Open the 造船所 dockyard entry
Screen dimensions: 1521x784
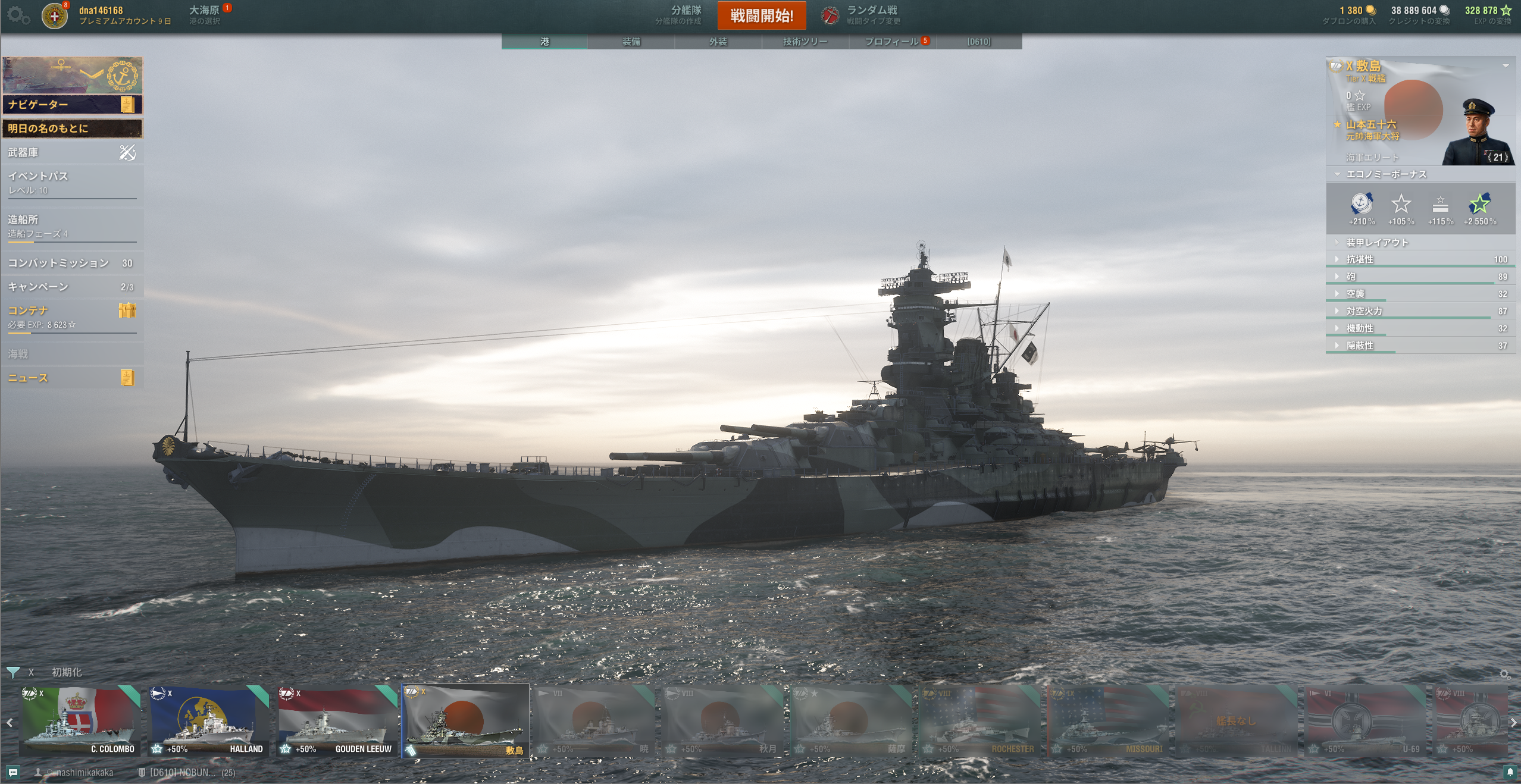pos(71,225)
